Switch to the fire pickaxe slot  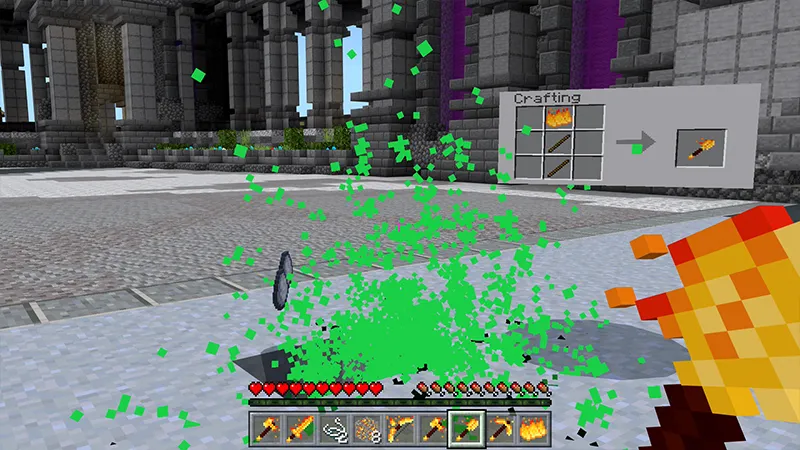tap(499, 428)
